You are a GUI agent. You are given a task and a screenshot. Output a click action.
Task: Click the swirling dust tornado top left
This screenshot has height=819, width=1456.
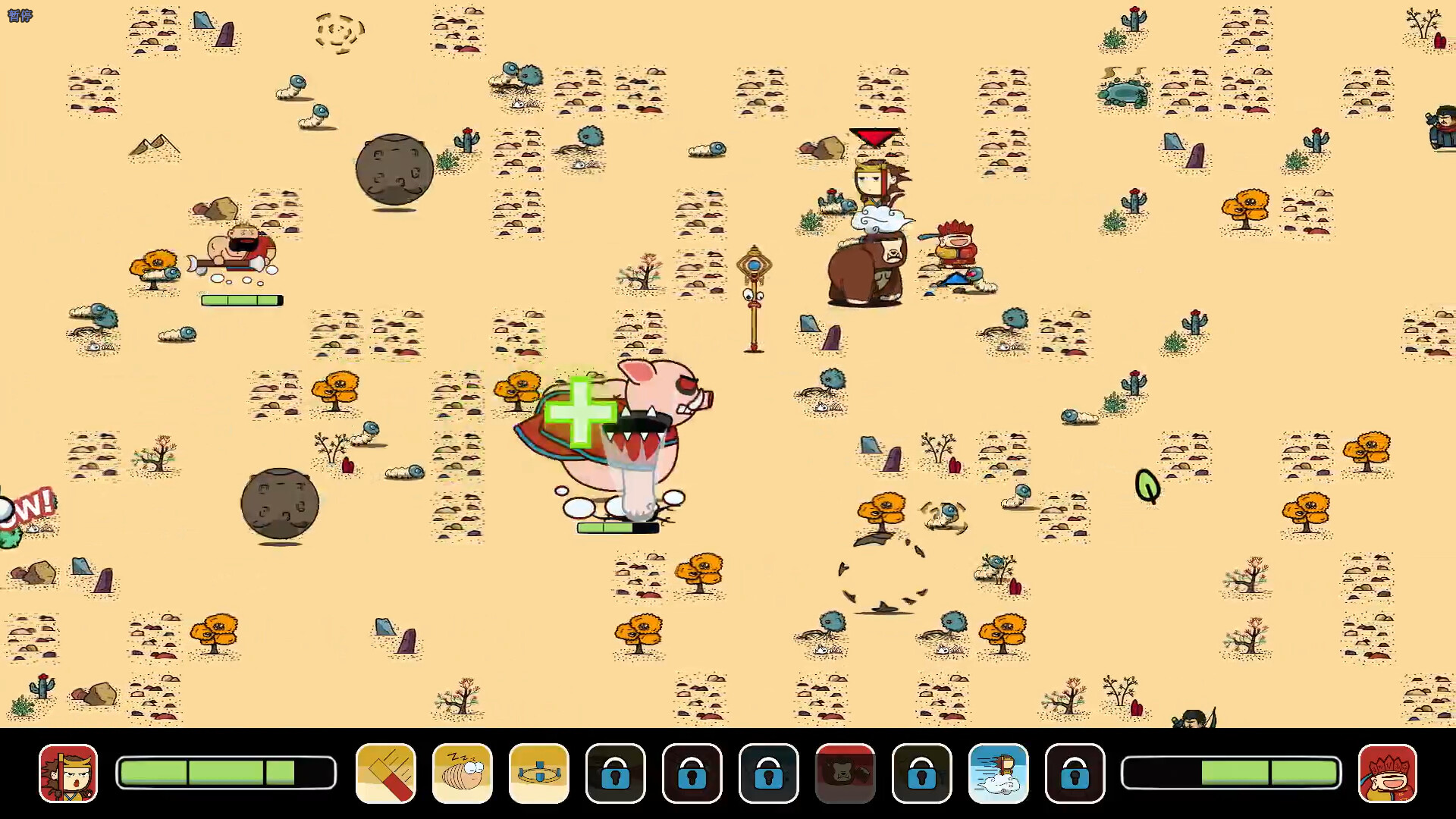(340, 30)
